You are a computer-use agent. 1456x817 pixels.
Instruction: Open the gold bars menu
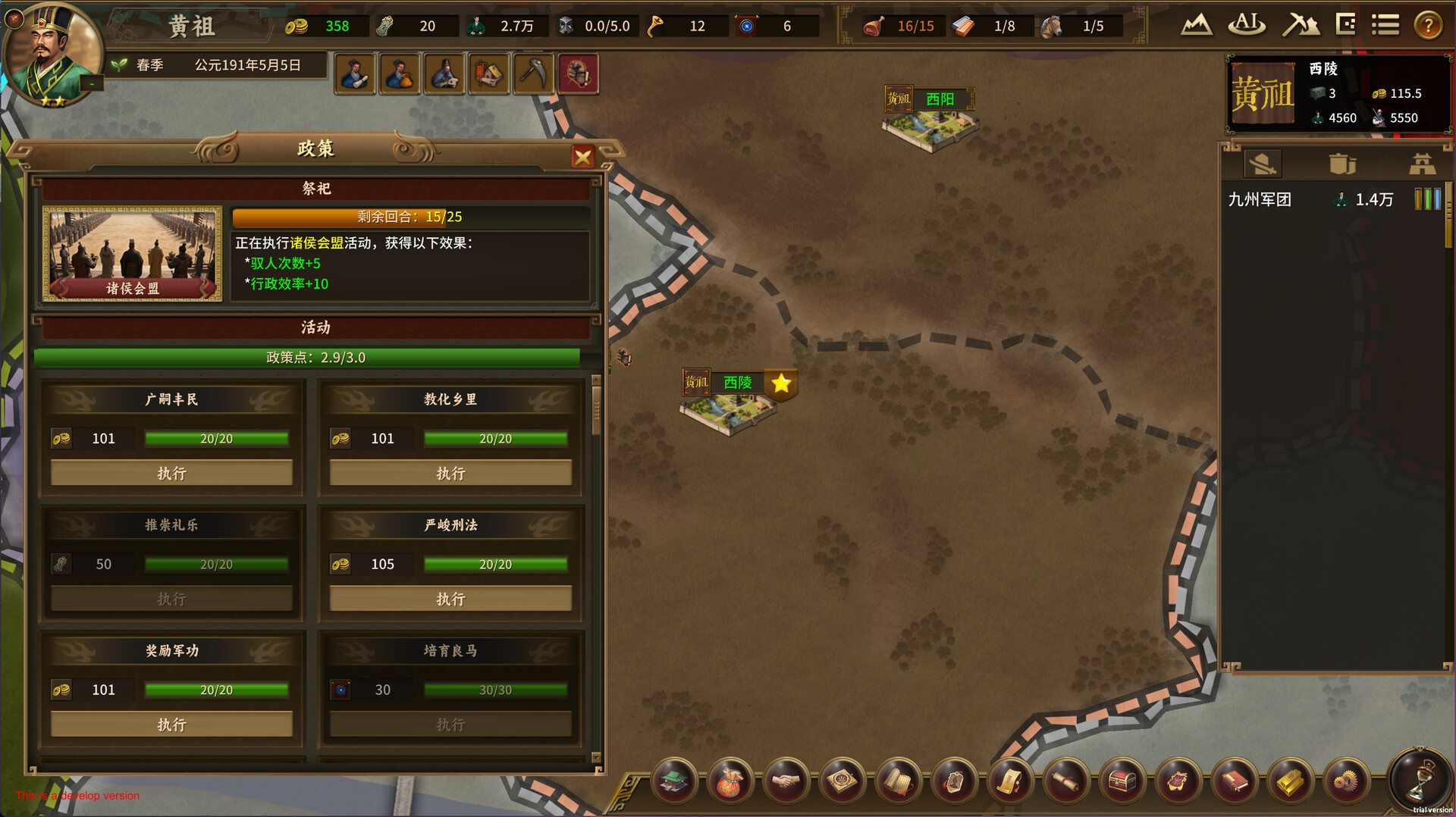(1290, 781)
